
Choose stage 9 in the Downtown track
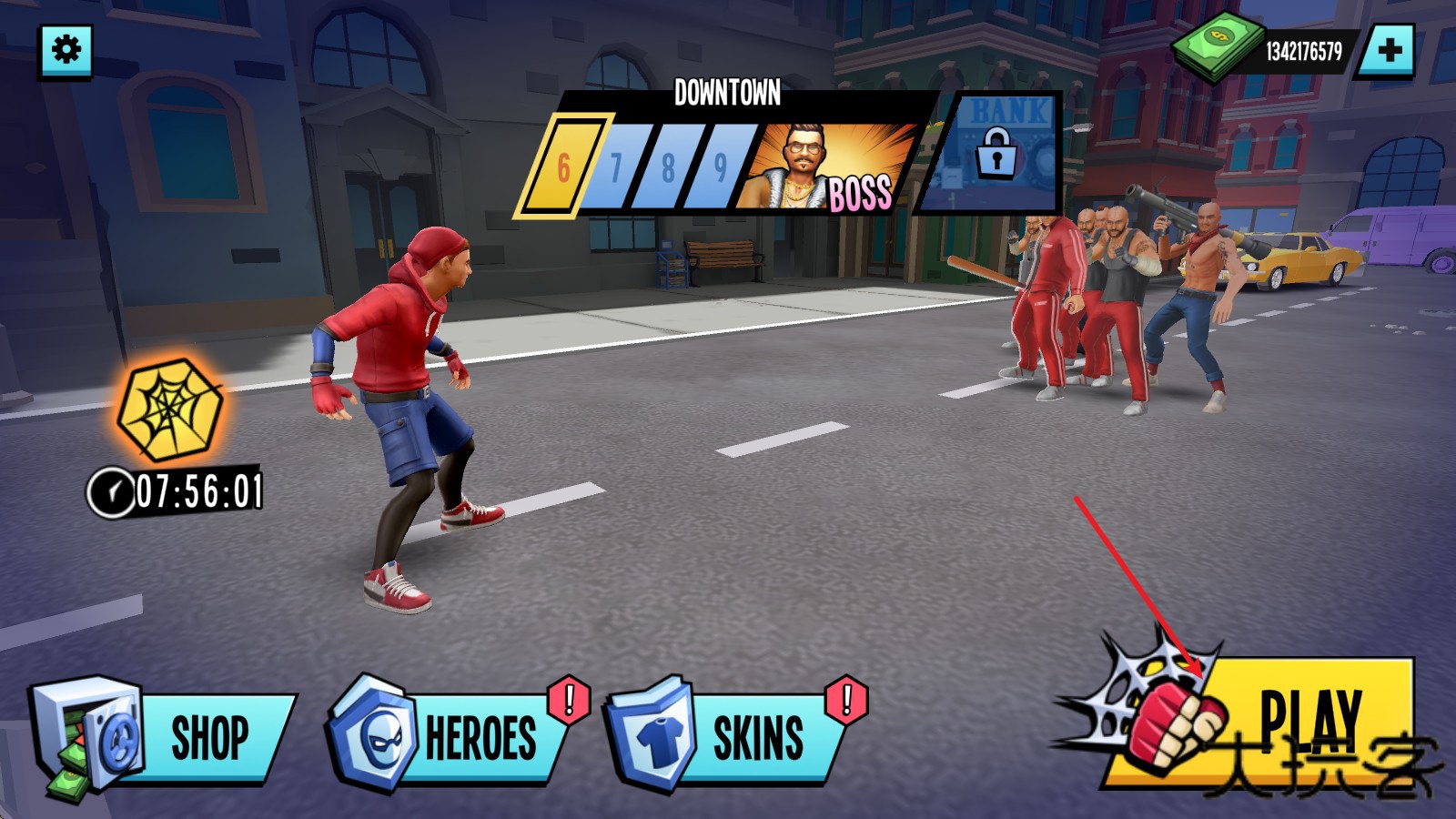coord(721,167)
